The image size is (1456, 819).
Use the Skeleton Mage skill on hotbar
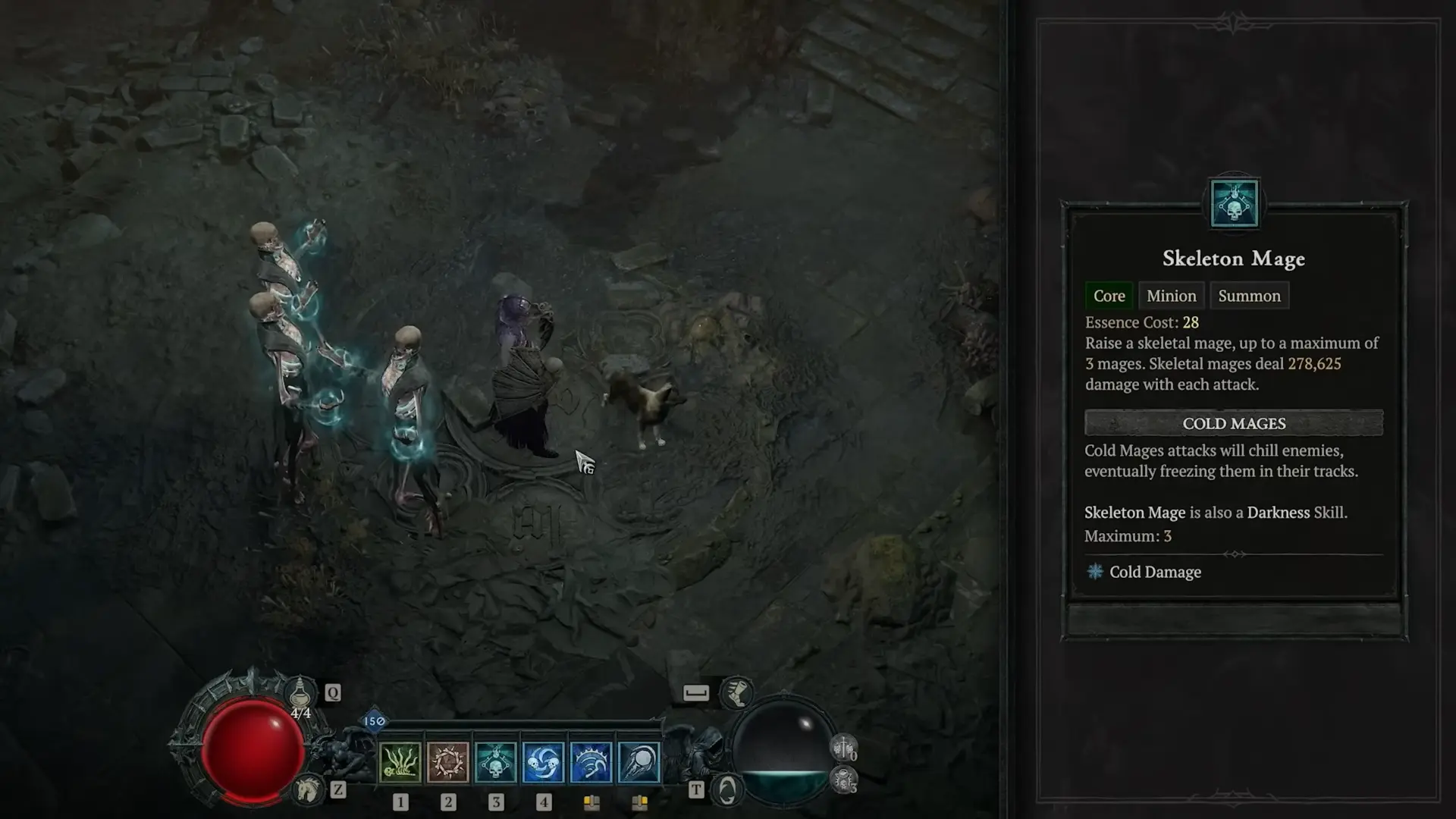click(x=495, y=762)
